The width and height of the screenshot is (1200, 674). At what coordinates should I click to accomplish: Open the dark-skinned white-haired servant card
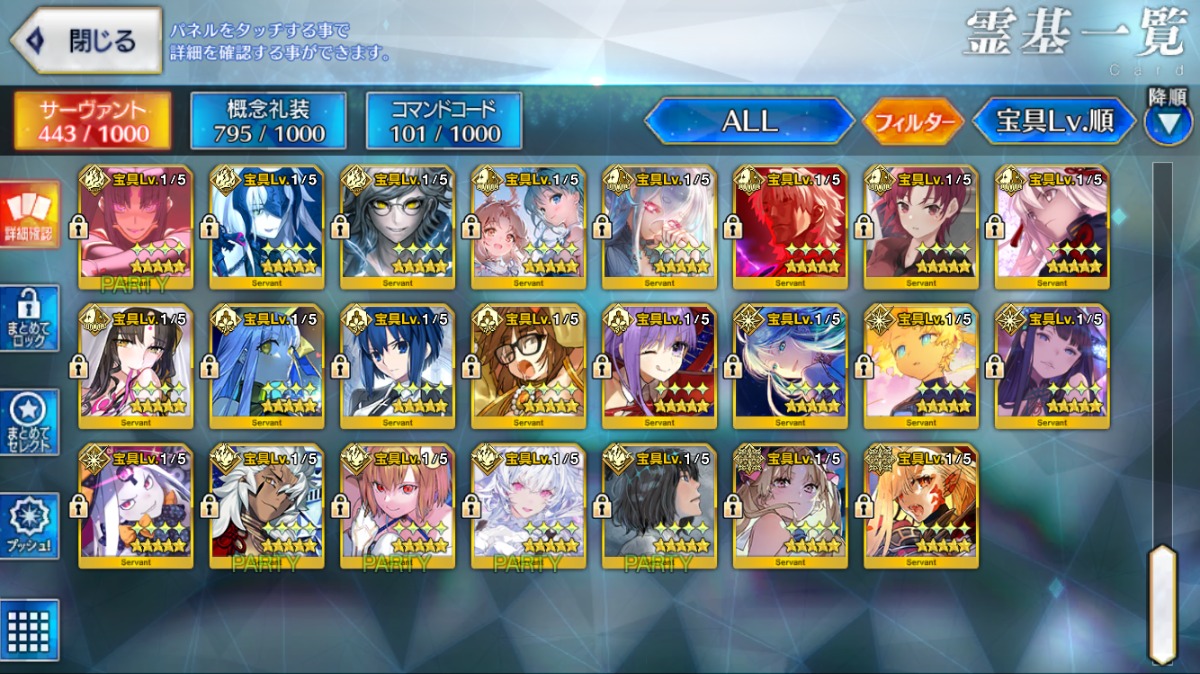267,506
